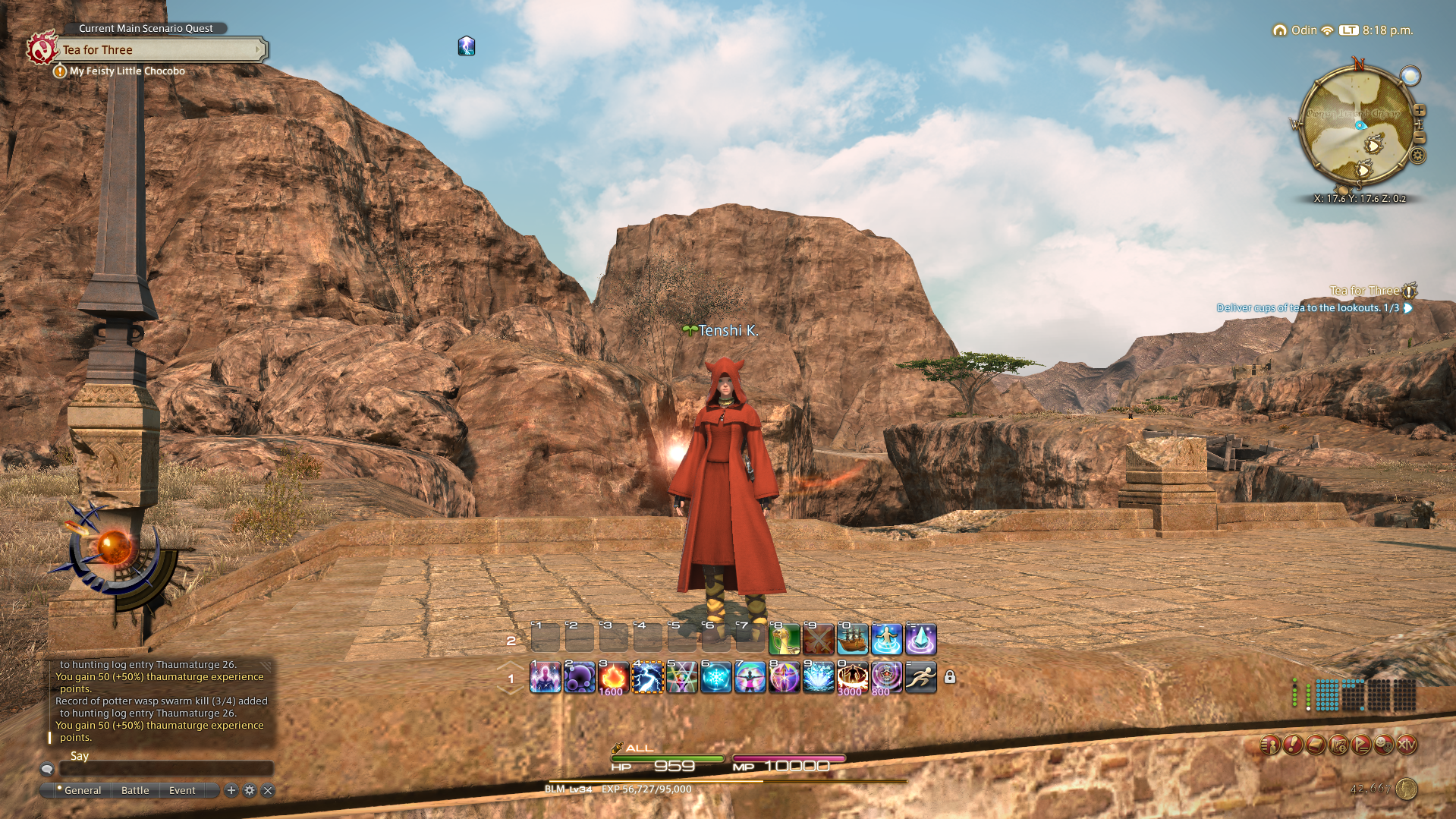Select the My Feisty Little Chocobo quest
This screenshot has height=819, width=1456.
click(127, 71)
